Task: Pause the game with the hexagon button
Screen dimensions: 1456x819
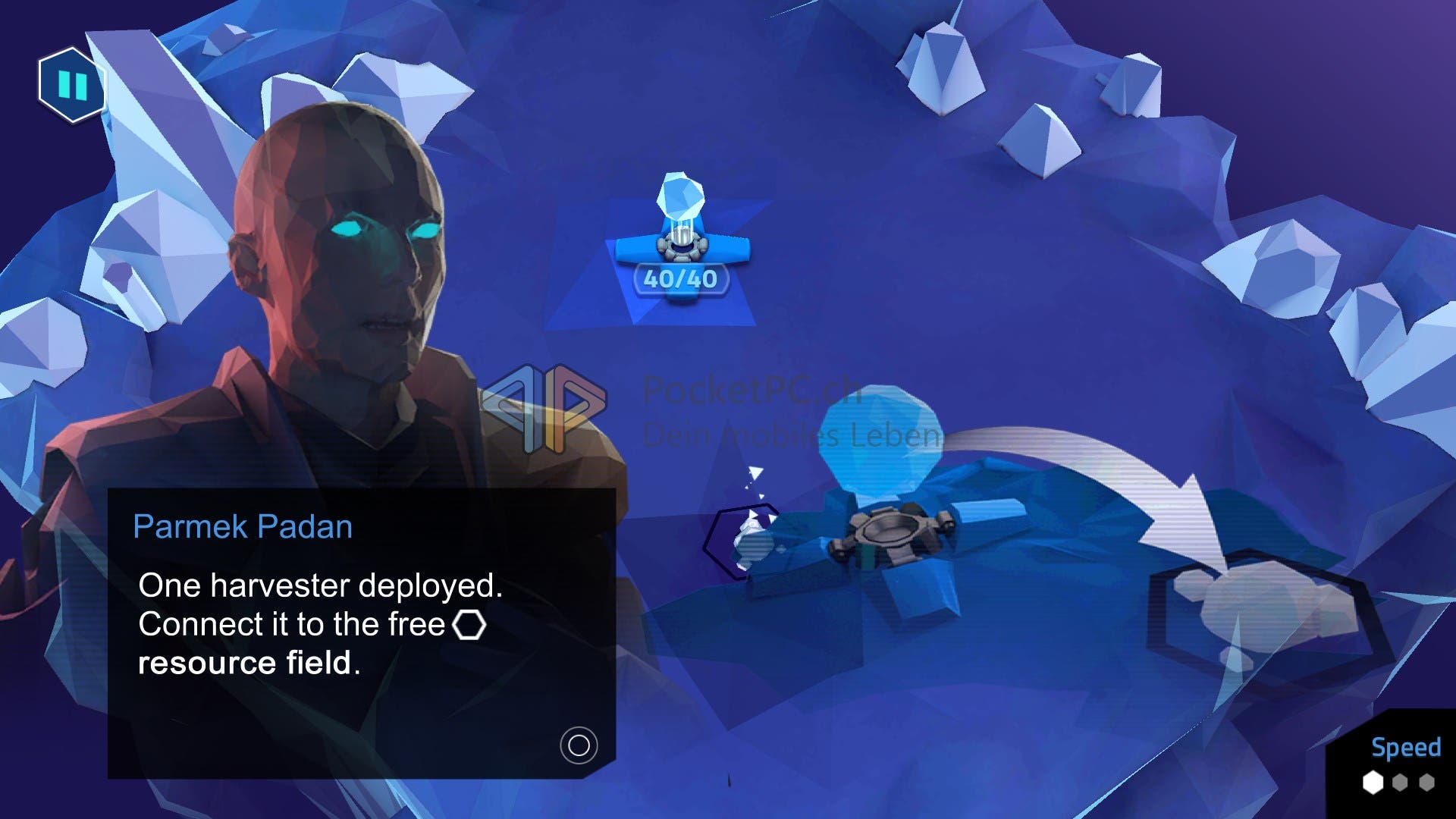Action: click(x=72, y=85)
